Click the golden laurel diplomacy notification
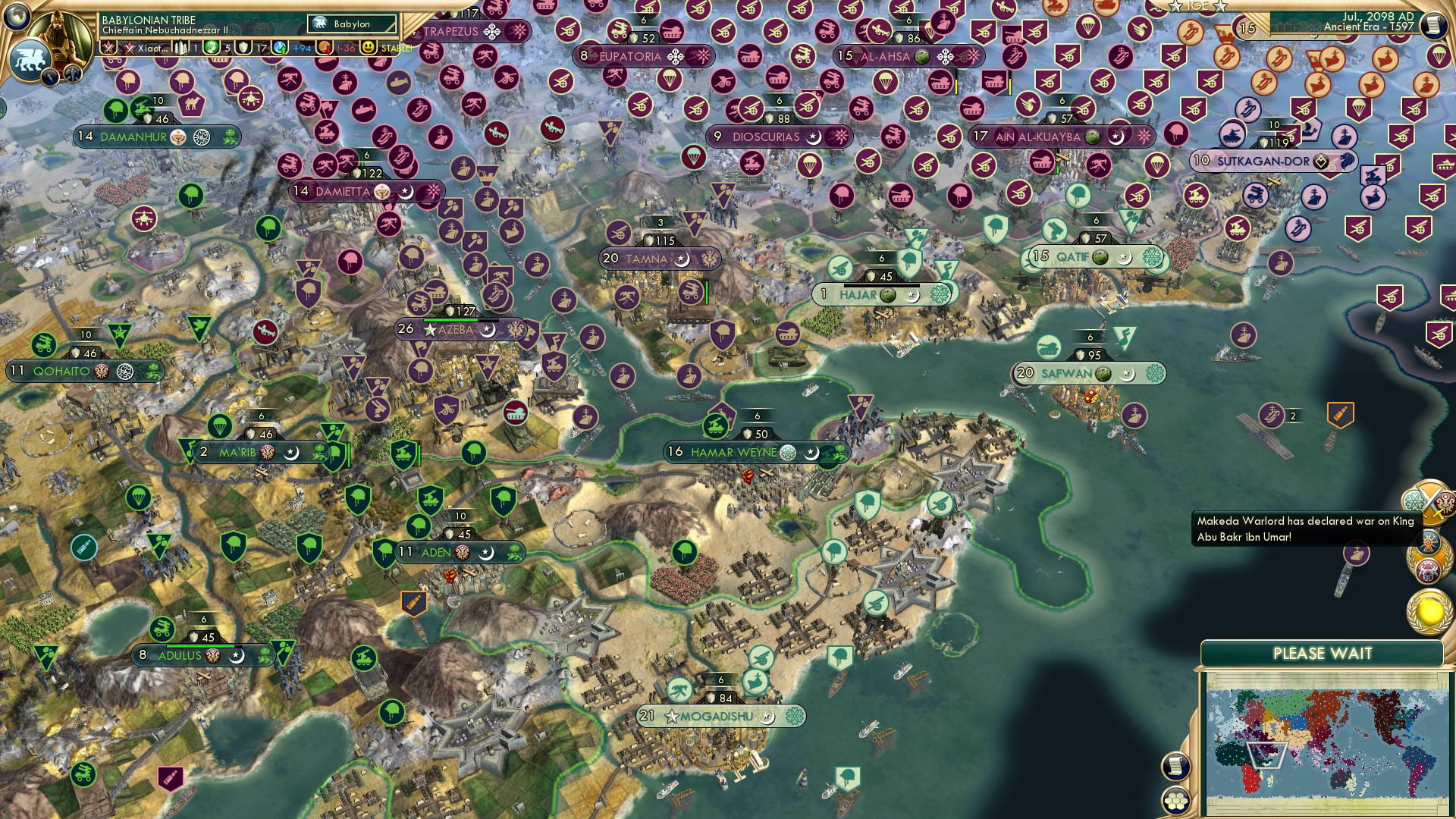1456x819 pixels. (1428, 611)
